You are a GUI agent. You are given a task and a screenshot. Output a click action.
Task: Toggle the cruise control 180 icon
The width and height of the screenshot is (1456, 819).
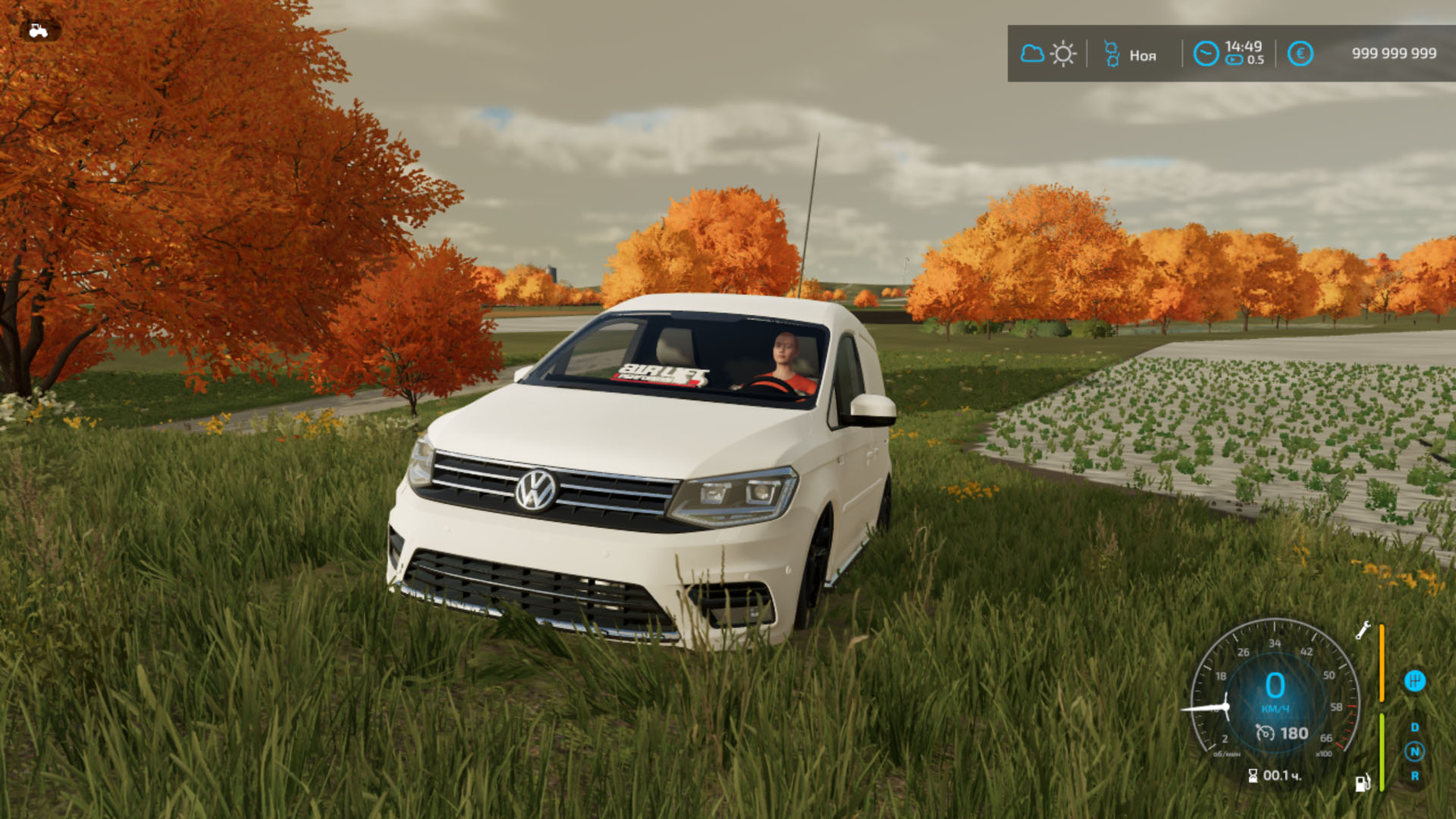(x=1265, y=733)
